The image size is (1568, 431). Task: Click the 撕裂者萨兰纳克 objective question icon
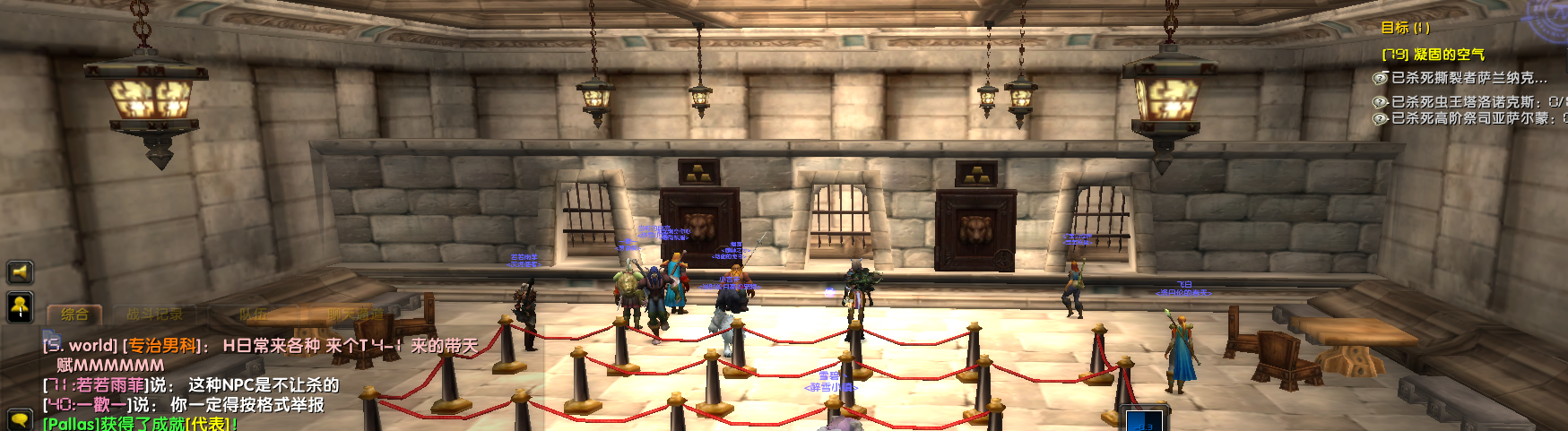[1381, 78]
